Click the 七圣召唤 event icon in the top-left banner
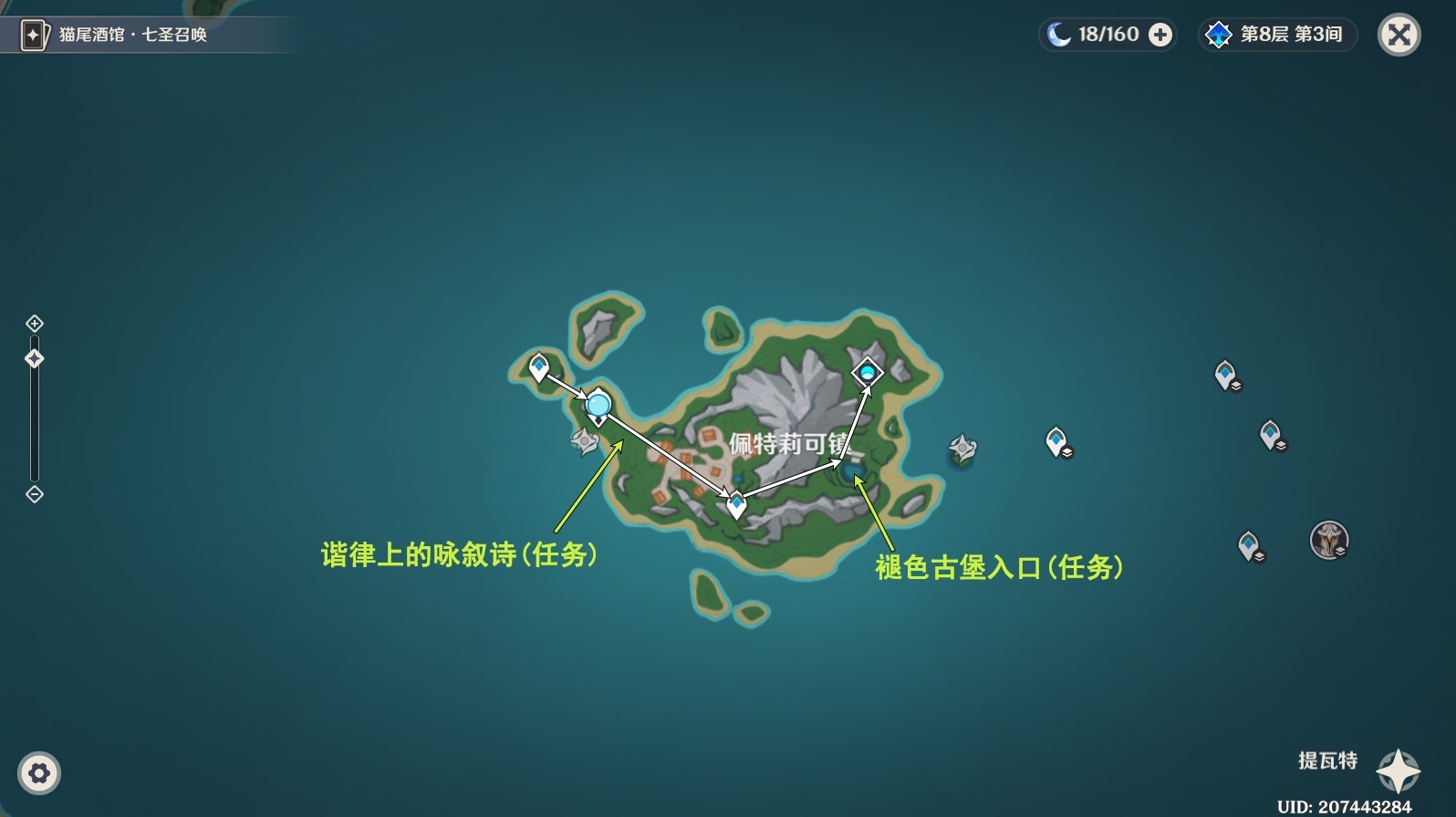The height and width of the screenshot is (817, 1456). click(33, 33)
